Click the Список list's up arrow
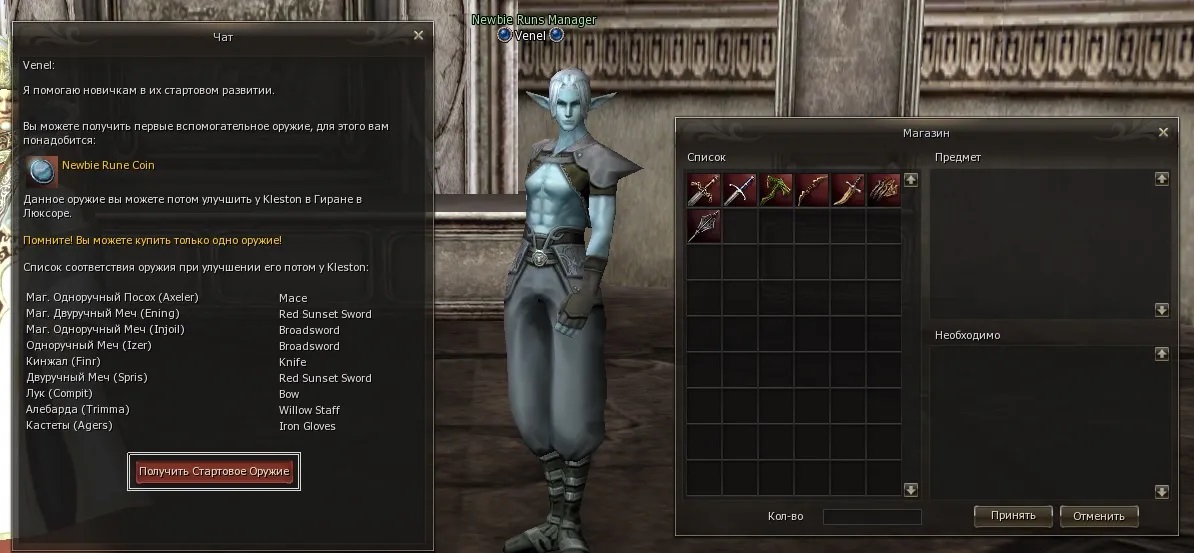 point(911,180)
